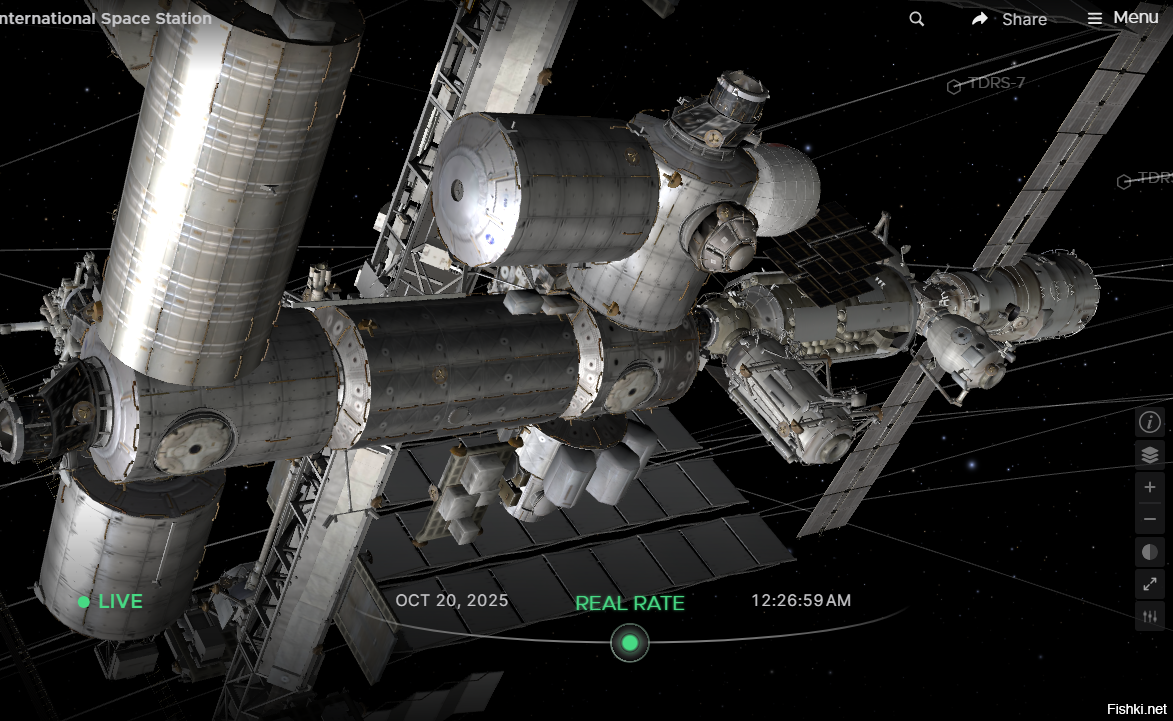Enter fullscreen with the expand arrows icon
The width and height of the screenshot is (1173, 721).
coord(1150,584)
